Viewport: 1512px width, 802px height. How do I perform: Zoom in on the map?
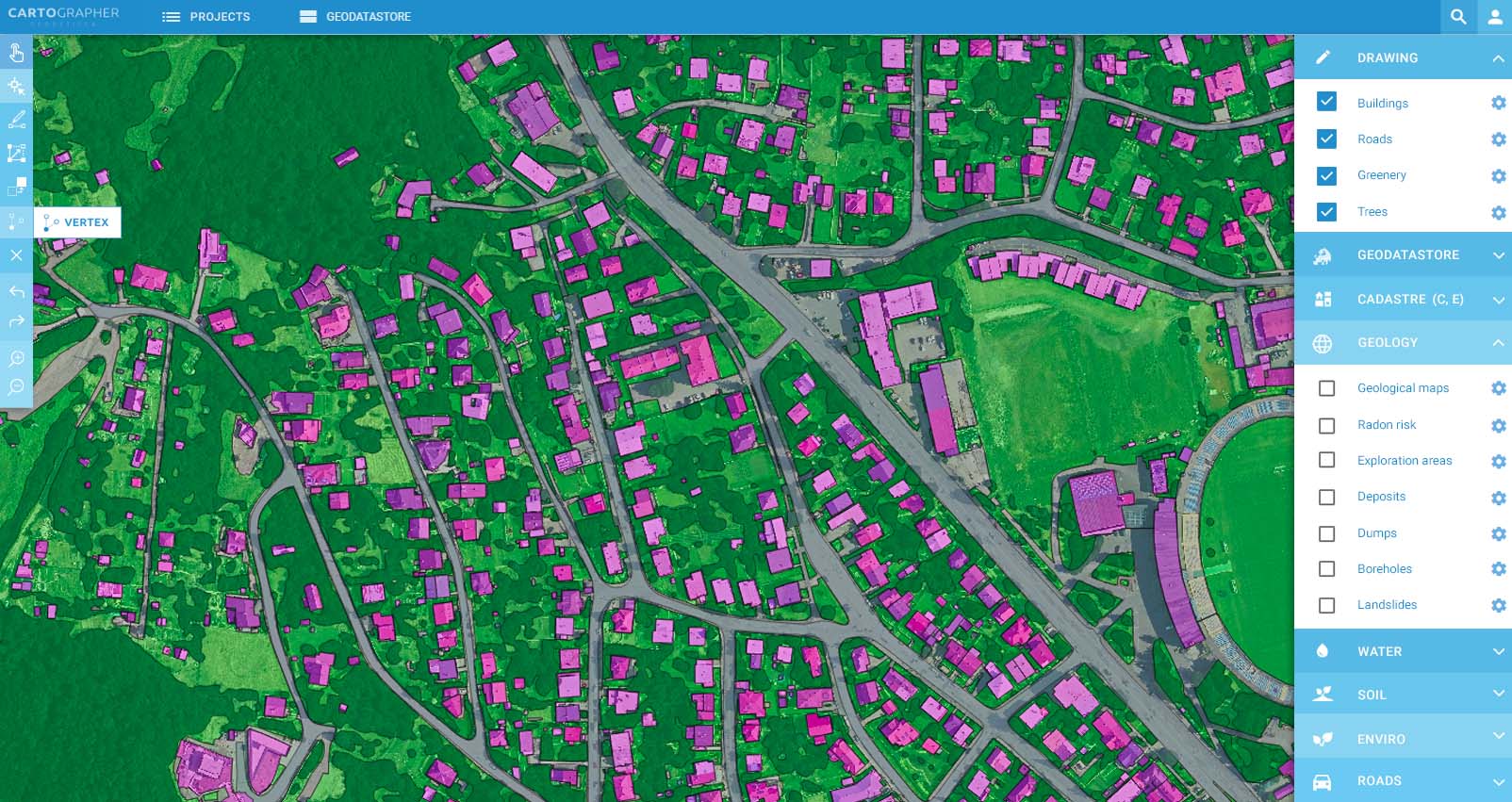[x=16, y=359]
